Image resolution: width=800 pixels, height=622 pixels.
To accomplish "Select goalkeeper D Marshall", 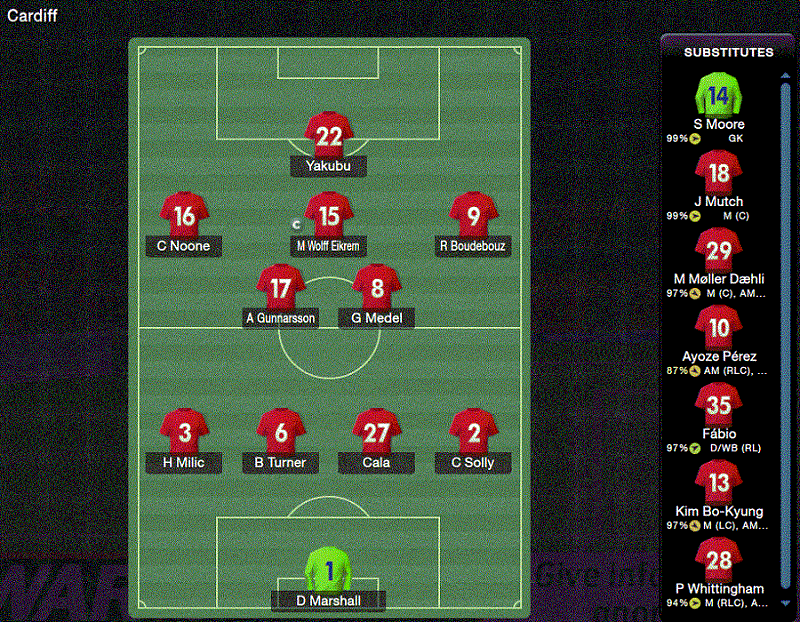I will pos(328,571).
